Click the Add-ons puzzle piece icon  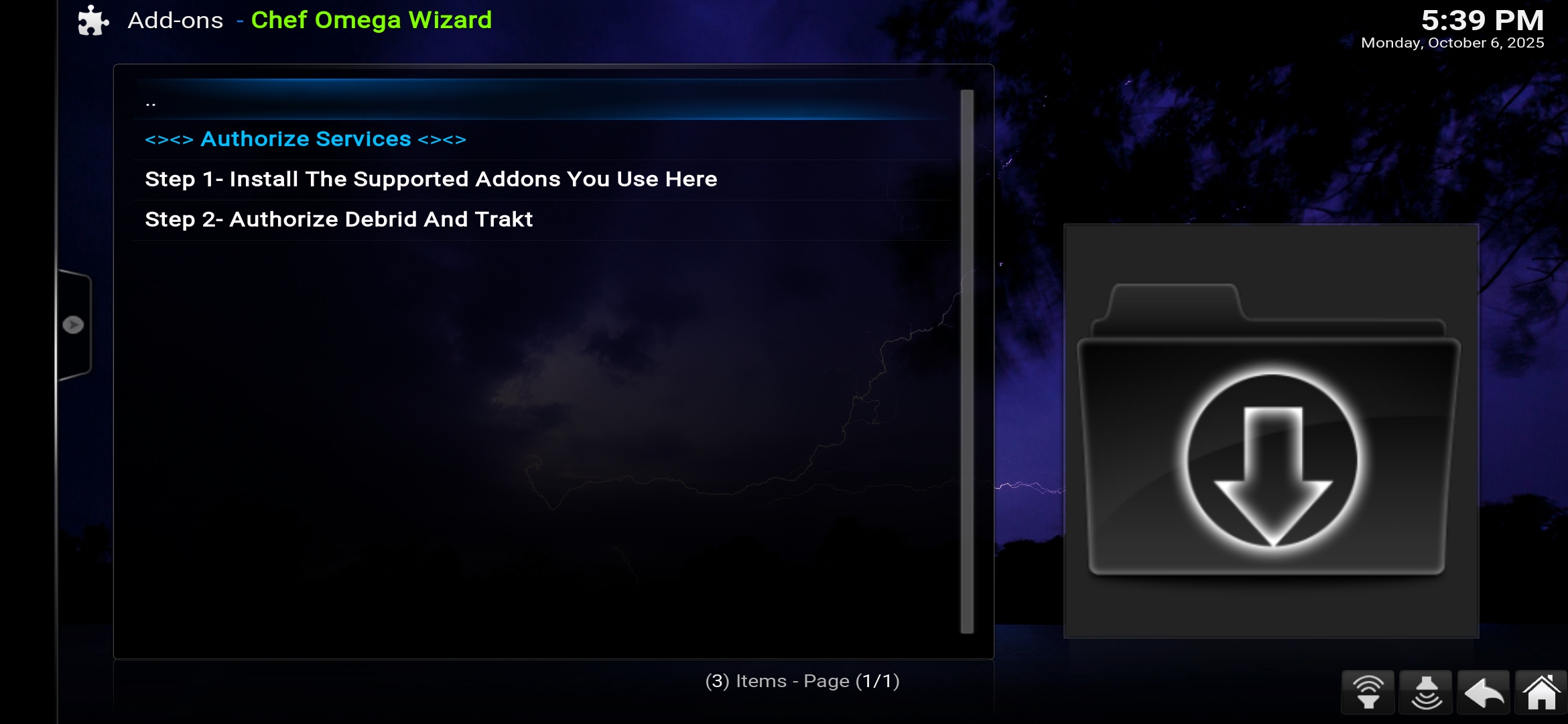click(92, 20)
